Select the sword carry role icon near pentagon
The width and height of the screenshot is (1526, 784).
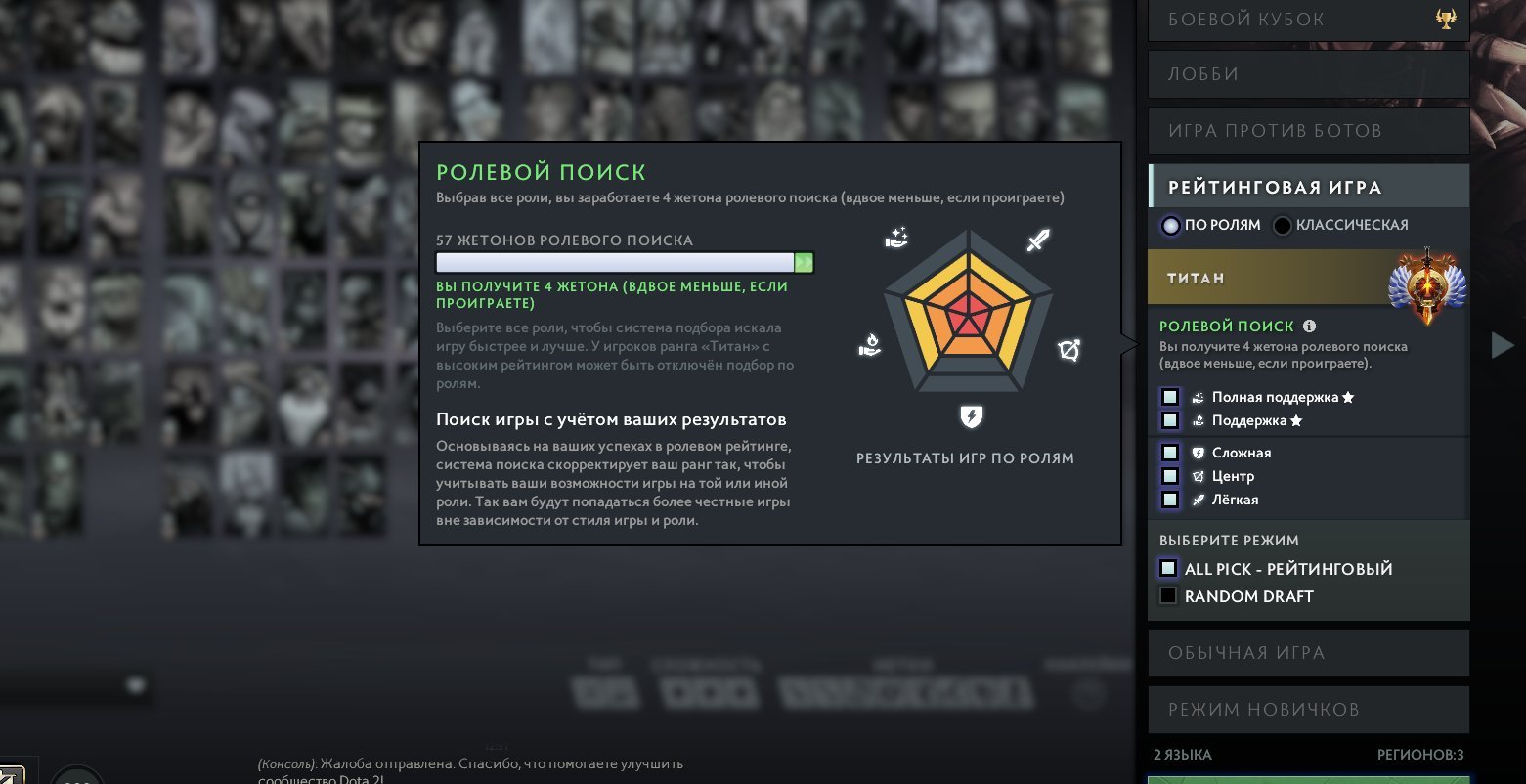[1038, 240]
